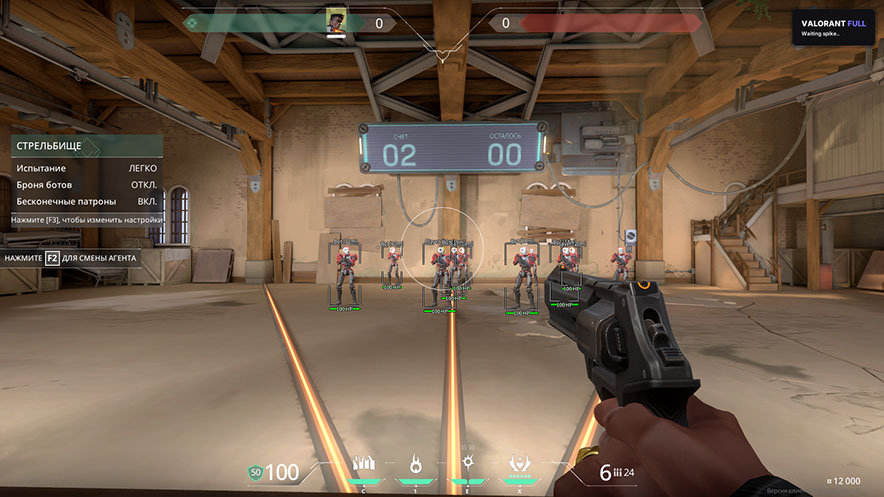
Task: Toggle the Броня ботов setting row
Action: (87, 185)
